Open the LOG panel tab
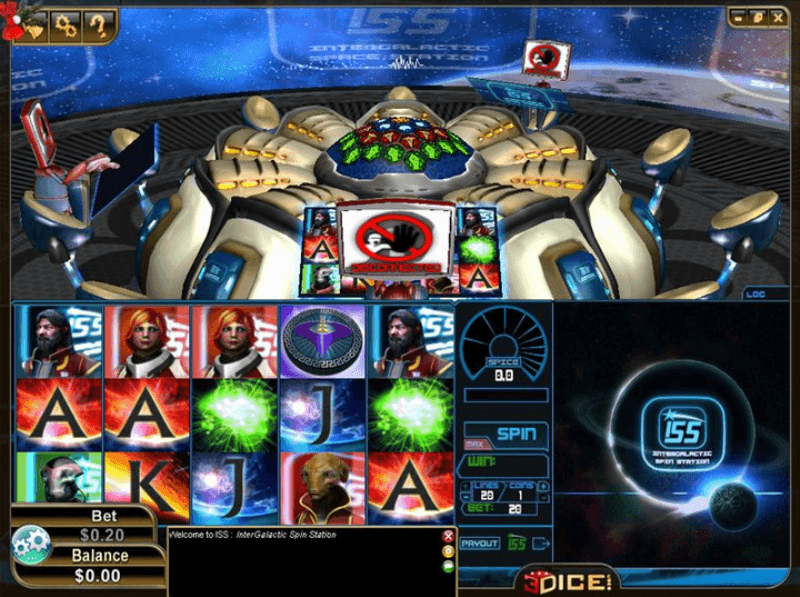This screenshot has width=800, height=597. pyautogui.click(x=755, y=294)
